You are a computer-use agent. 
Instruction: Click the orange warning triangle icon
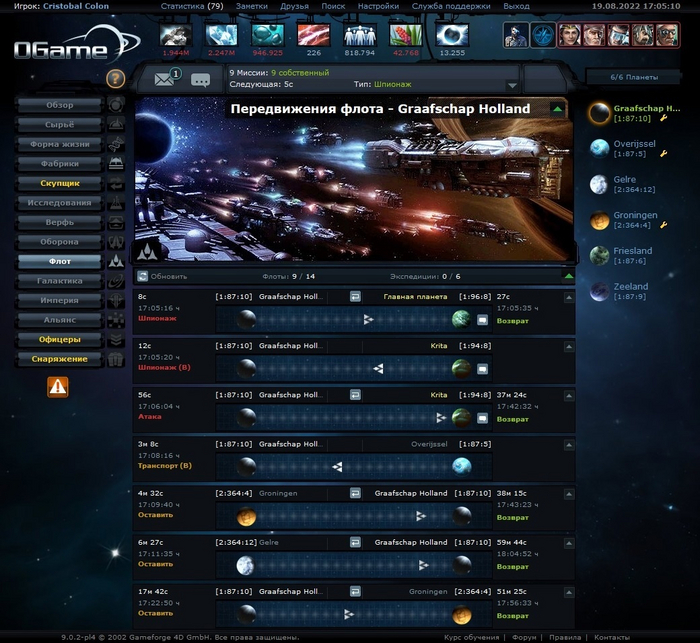click(x=58, y=385)
